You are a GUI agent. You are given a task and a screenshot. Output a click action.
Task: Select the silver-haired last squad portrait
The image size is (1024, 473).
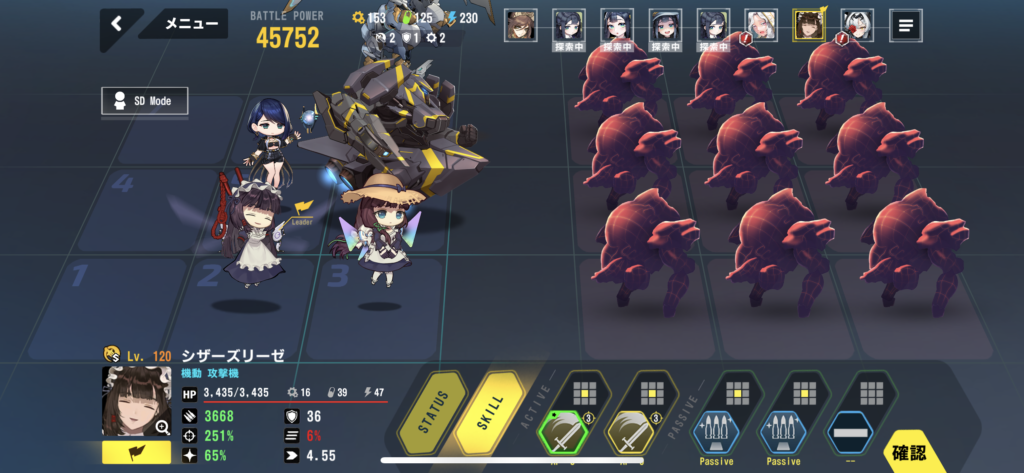[x=857, y=25]
